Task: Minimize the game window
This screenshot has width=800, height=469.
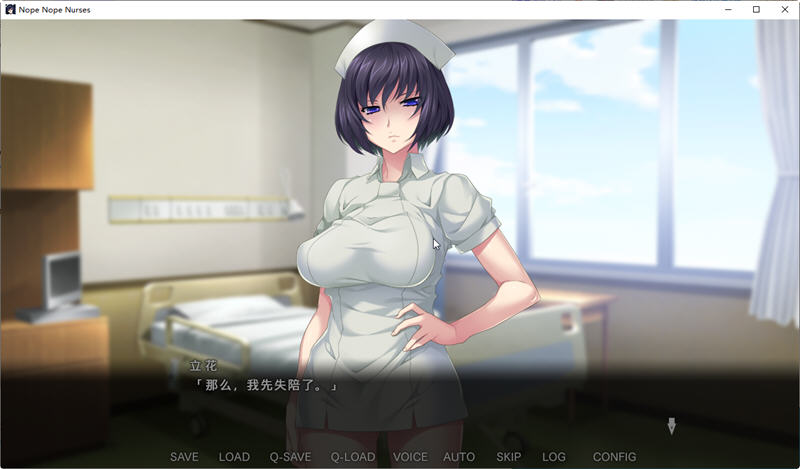Action: pyautogui.click(x=729, y=10)
